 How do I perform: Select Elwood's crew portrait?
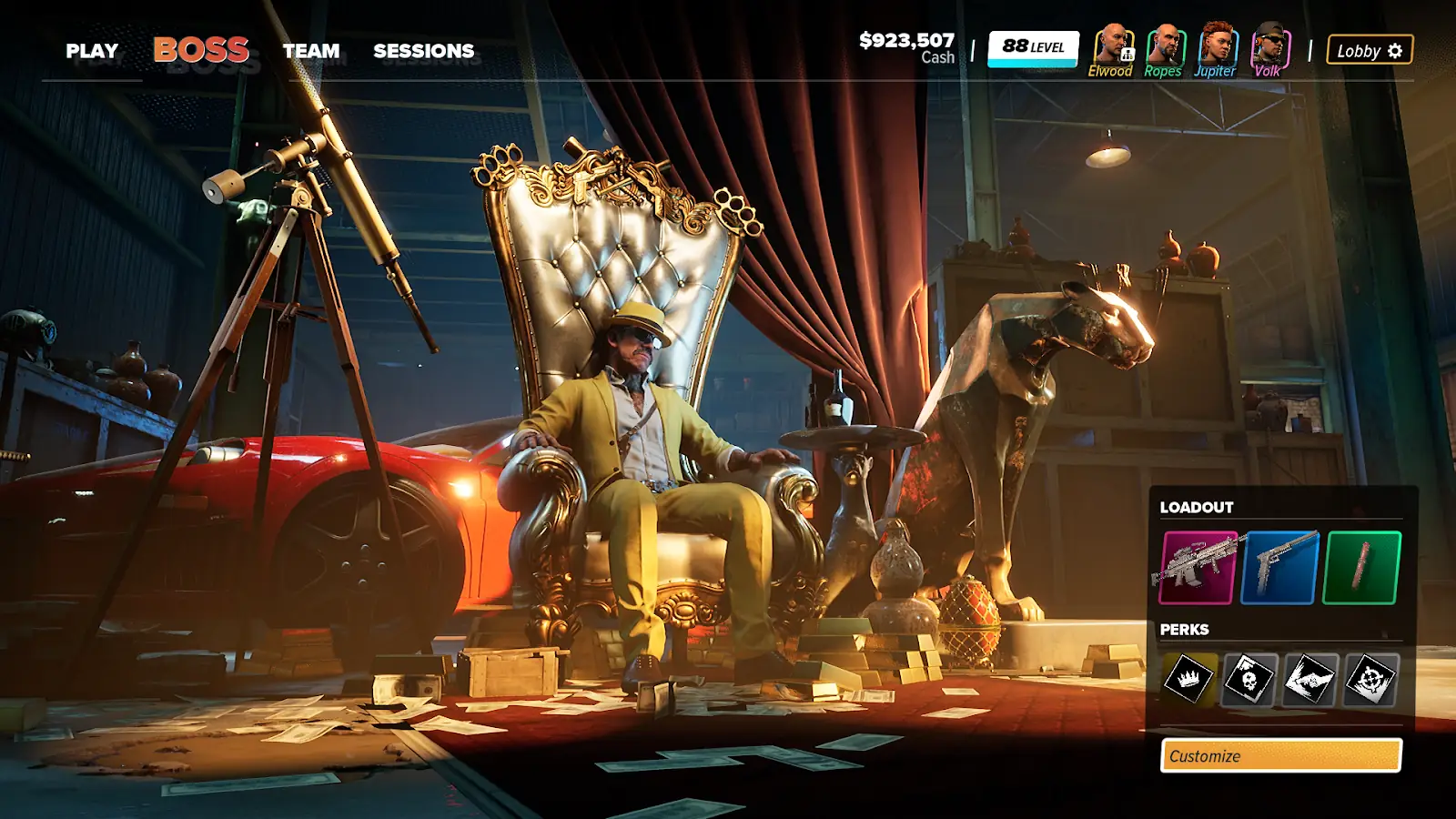click(1111, 47)
